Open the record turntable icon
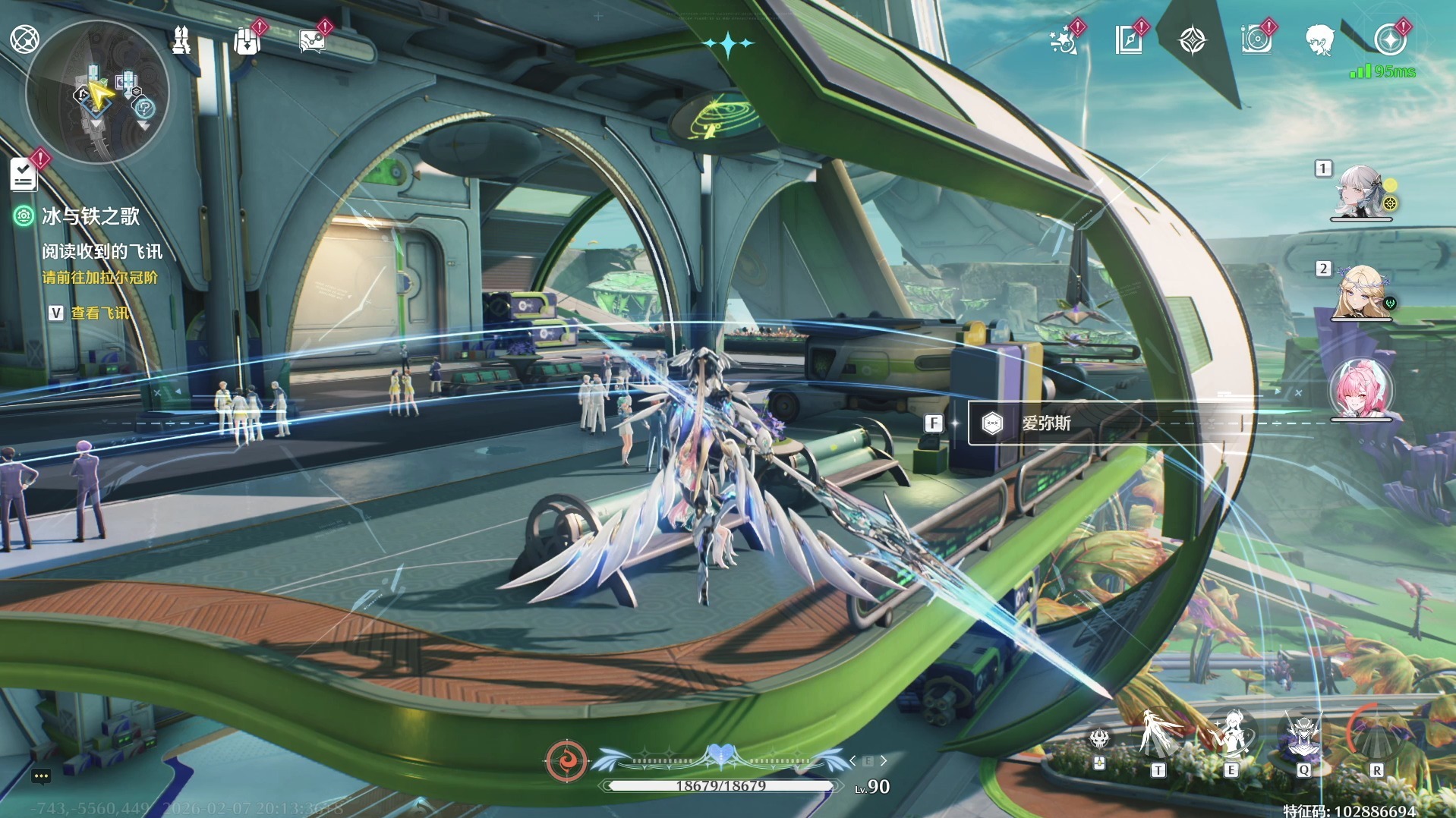1456x818 pixels. click(1256, 40)
